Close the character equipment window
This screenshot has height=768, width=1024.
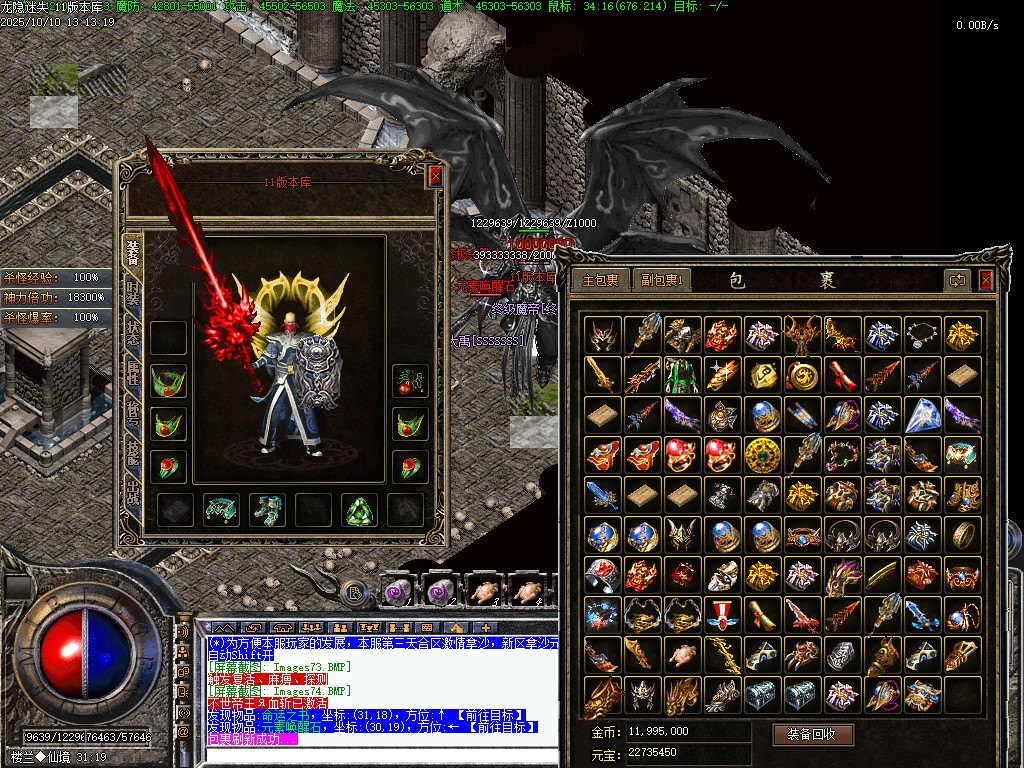pos(435,177)
